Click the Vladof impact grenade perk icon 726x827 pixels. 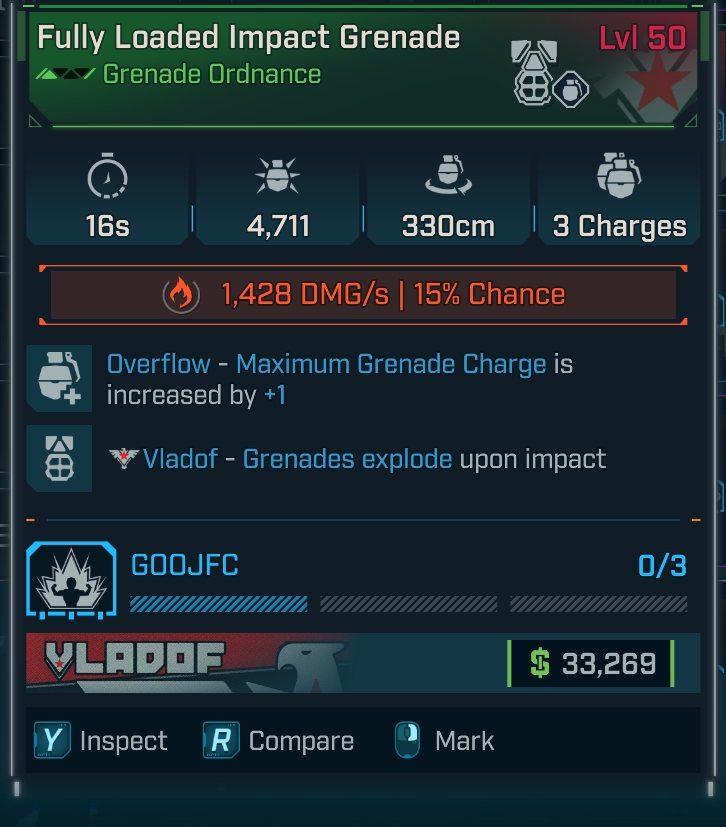coord(59,458)
